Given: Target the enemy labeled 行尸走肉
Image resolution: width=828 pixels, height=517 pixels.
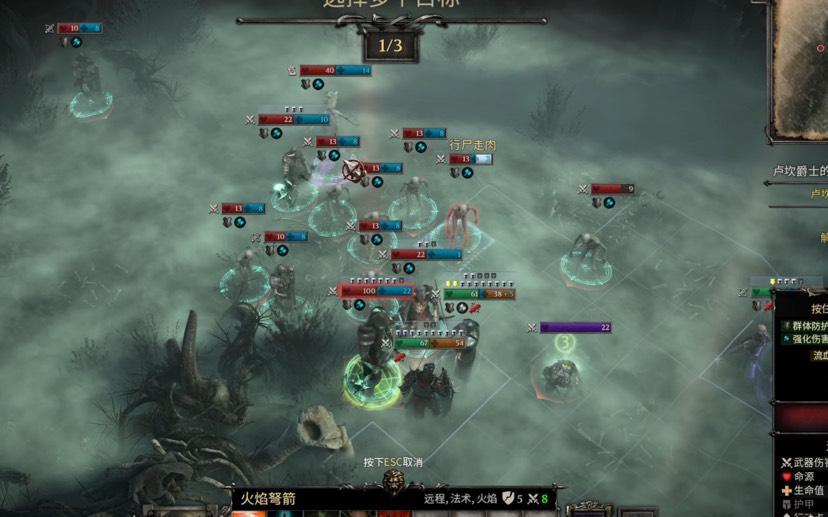Looking at the screenshot, I should 460,216.
